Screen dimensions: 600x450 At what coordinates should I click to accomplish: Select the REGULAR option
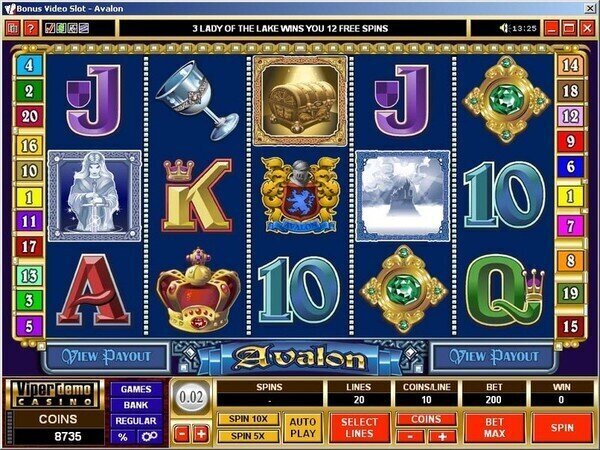[x=135, y=421]
